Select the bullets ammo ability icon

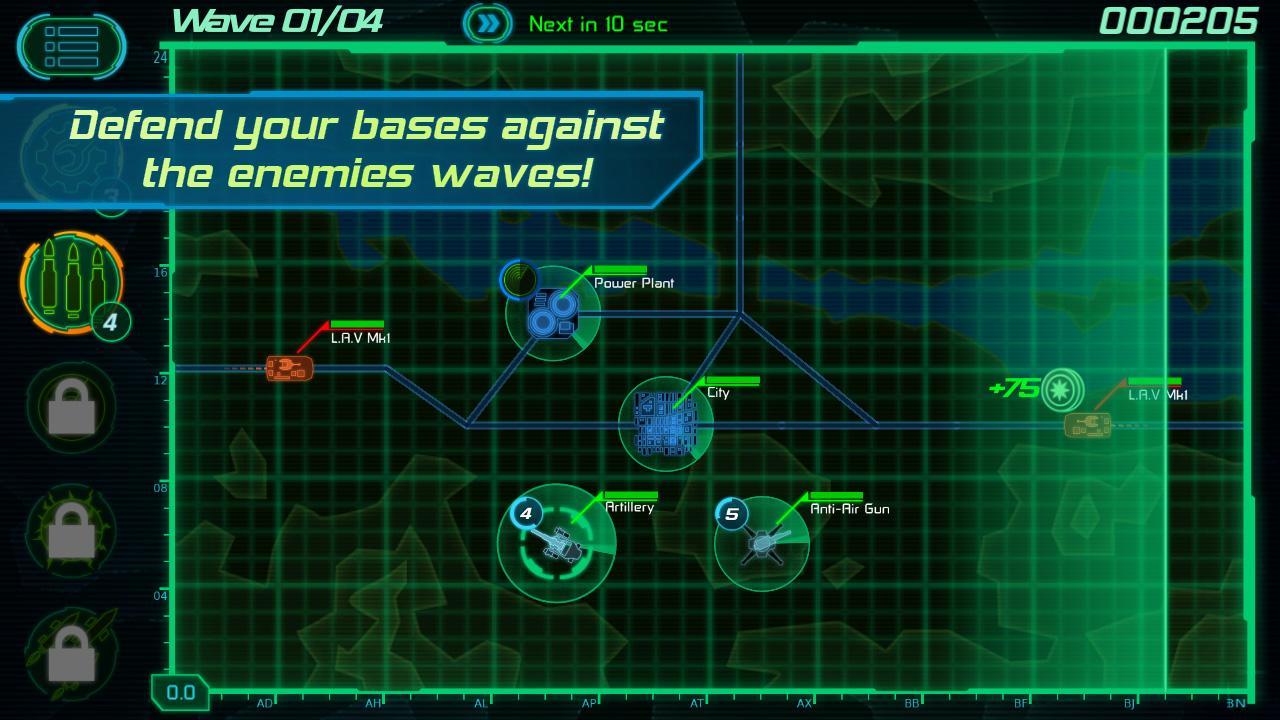tap(70, 281)
